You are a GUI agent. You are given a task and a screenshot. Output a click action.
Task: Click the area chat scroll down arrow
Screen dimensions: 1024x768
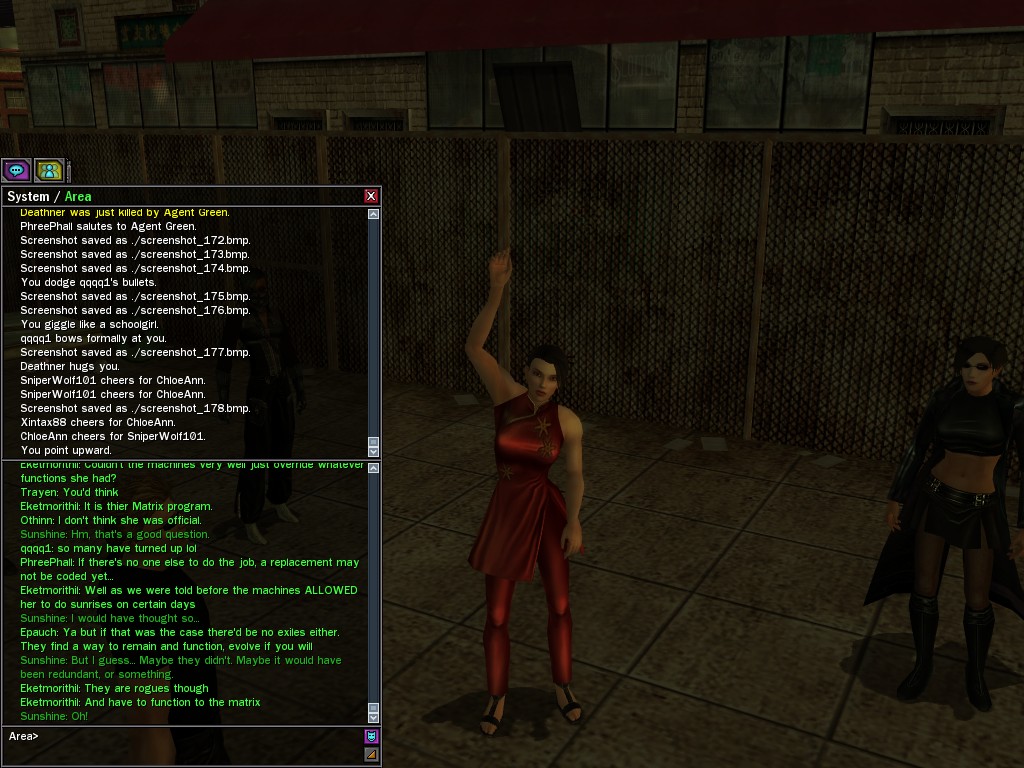click(374, 717)
